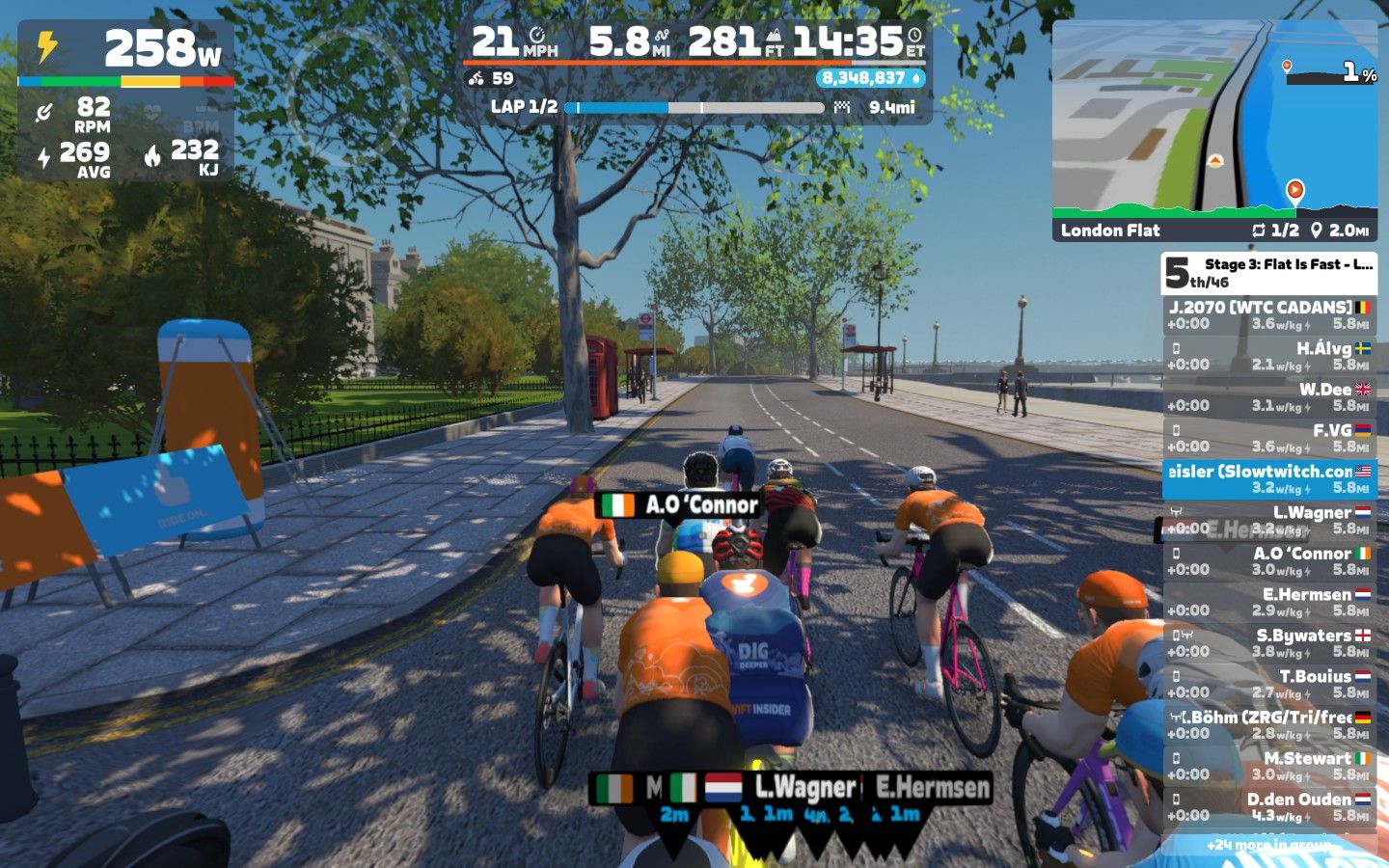Select S.Bywaters from the rider list
Viewport: 1389px width, 868px height.
(x=1268, y=643)
